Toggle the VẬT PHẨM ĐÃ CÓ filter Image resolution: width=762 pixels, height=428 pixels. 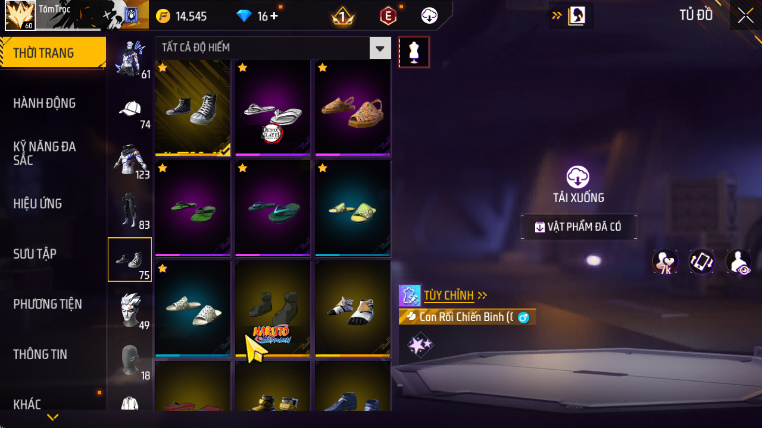coord(578,227)
